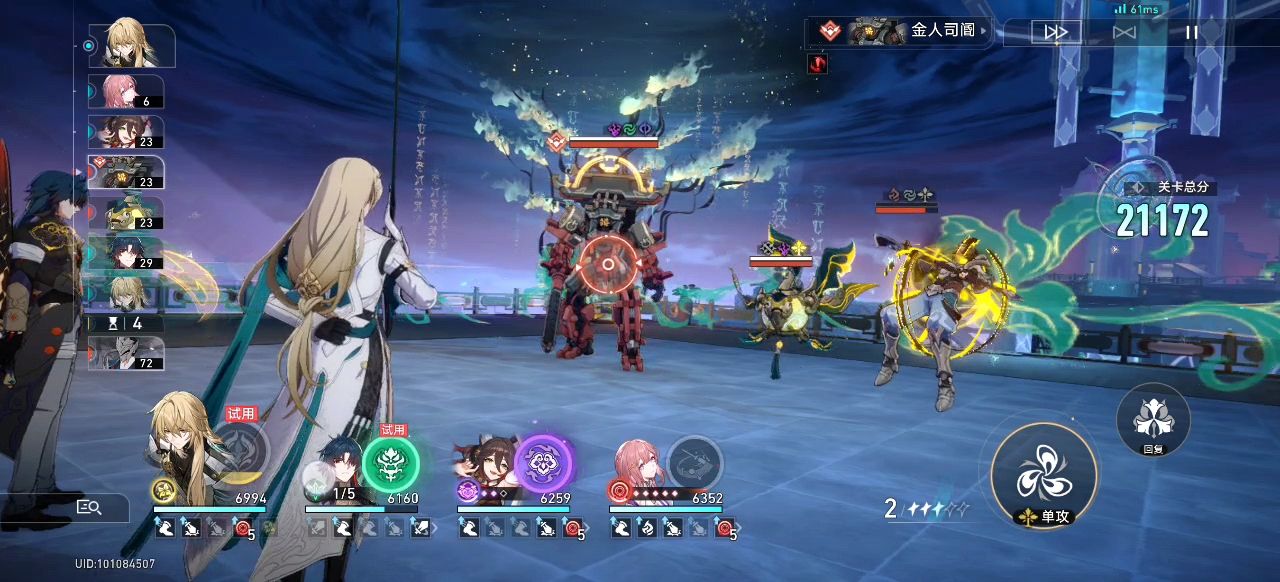Click the pink-haired turn order entry showing 6
This screenshot has height=582, width=1280.
click(x=126, y=91)
